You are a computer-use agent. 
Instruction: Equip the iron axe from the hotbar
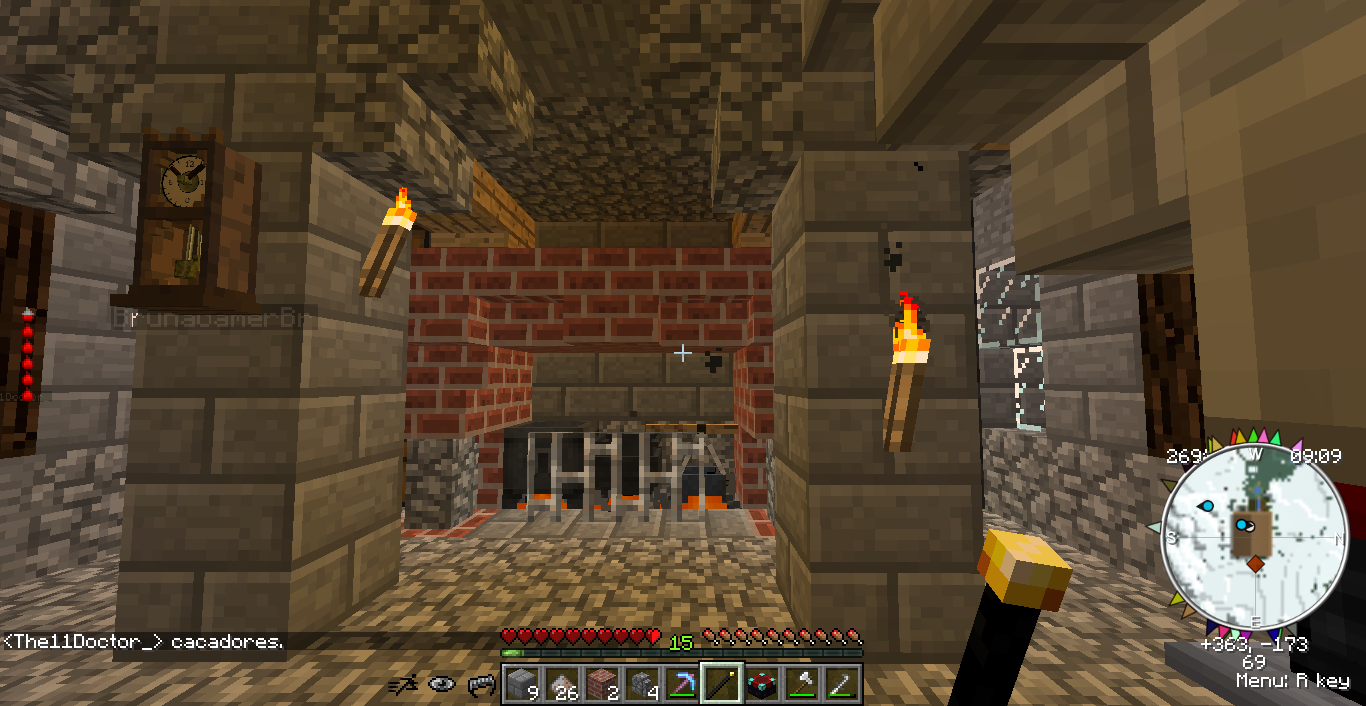(801, 684)
